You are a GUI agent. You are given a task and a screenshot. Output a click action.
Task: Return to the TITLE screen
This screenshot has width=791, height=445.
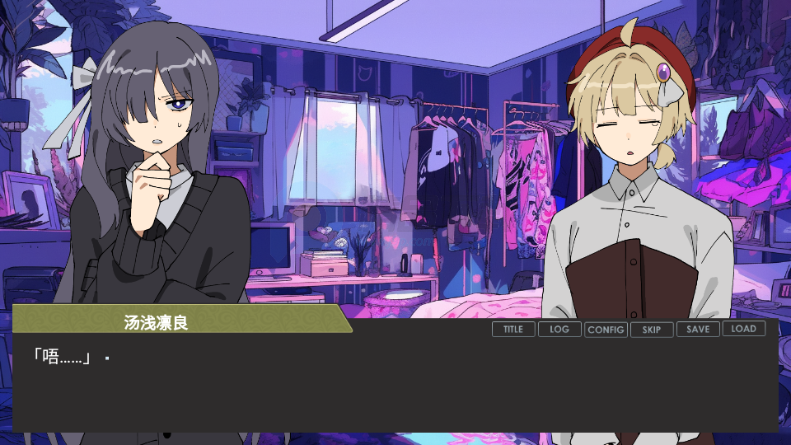click(513, 329)
